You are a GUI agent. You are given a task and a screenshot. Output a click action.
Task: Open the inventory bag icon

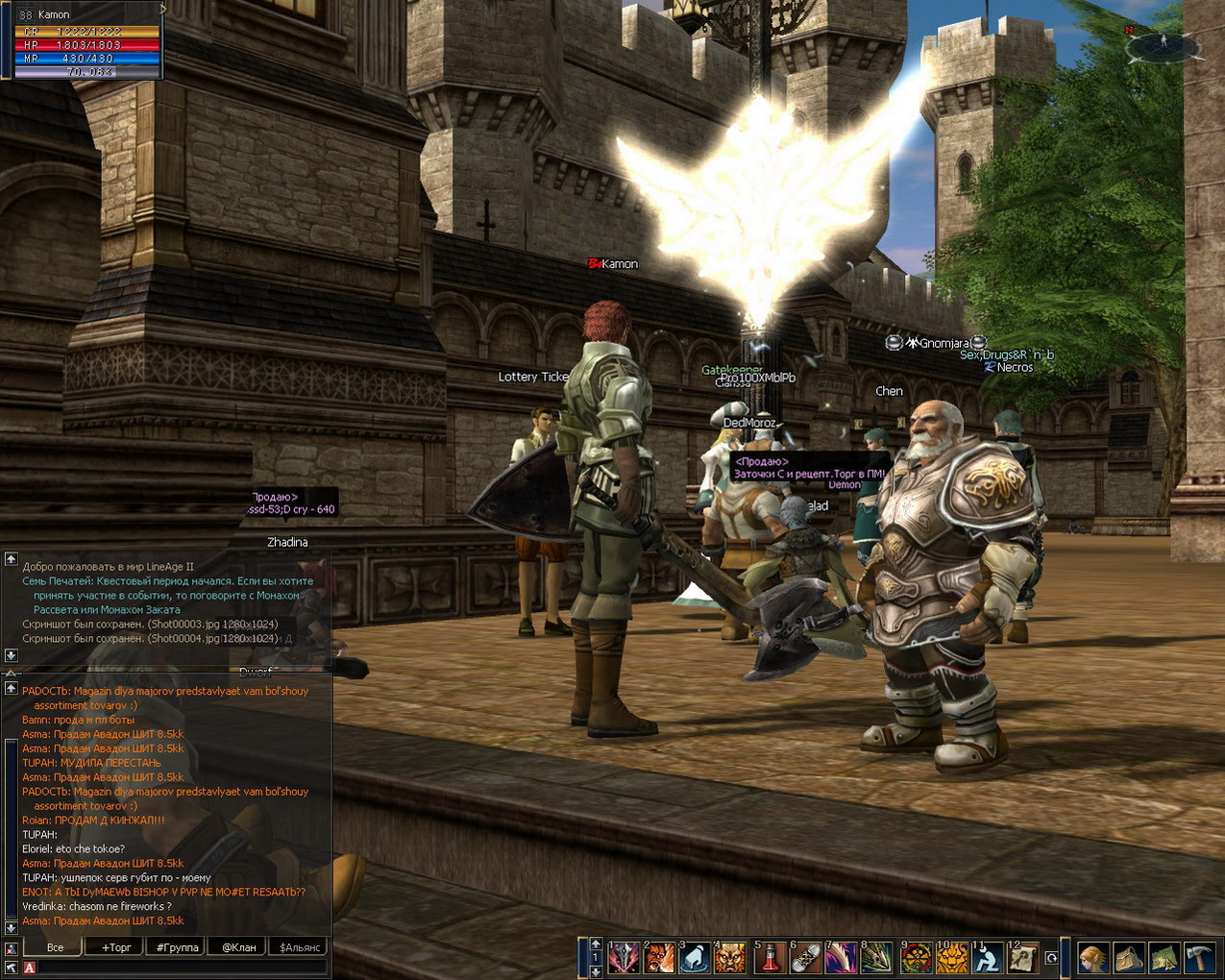[x=1129, y=958]
